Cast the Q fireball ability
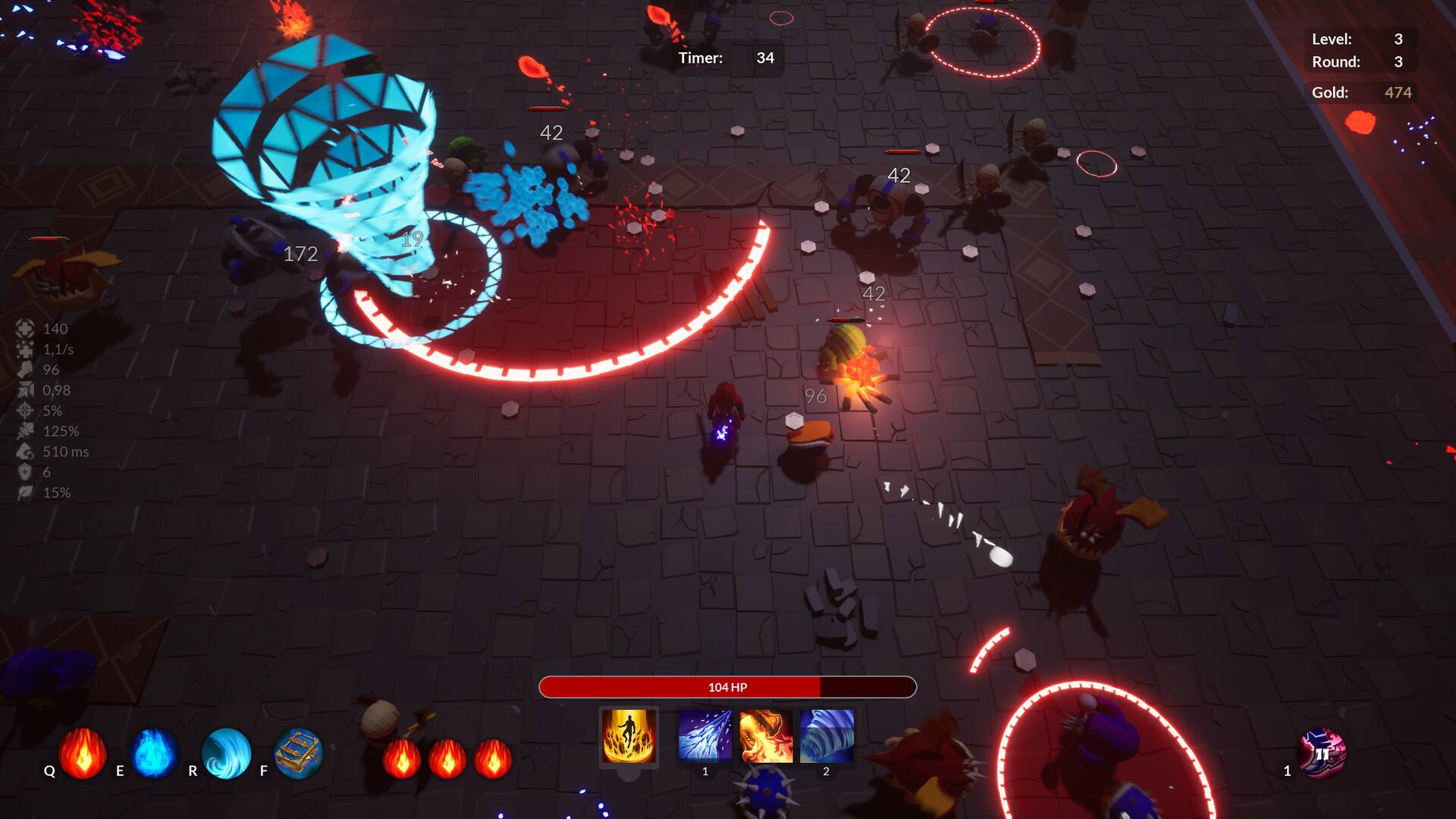Image resolution: width=1456 pixels, height=819 pixels. (x=81, y=755)
